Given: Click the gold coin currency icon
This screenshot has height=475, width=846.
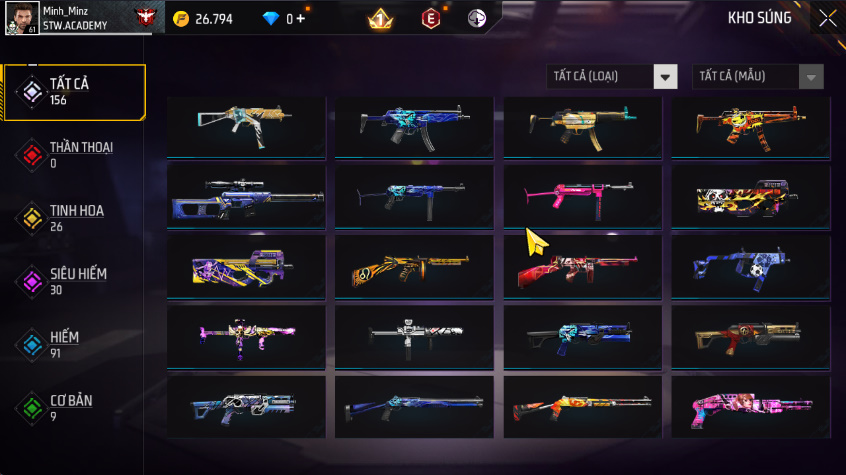Looking at the screenshot, I should 180,19.
